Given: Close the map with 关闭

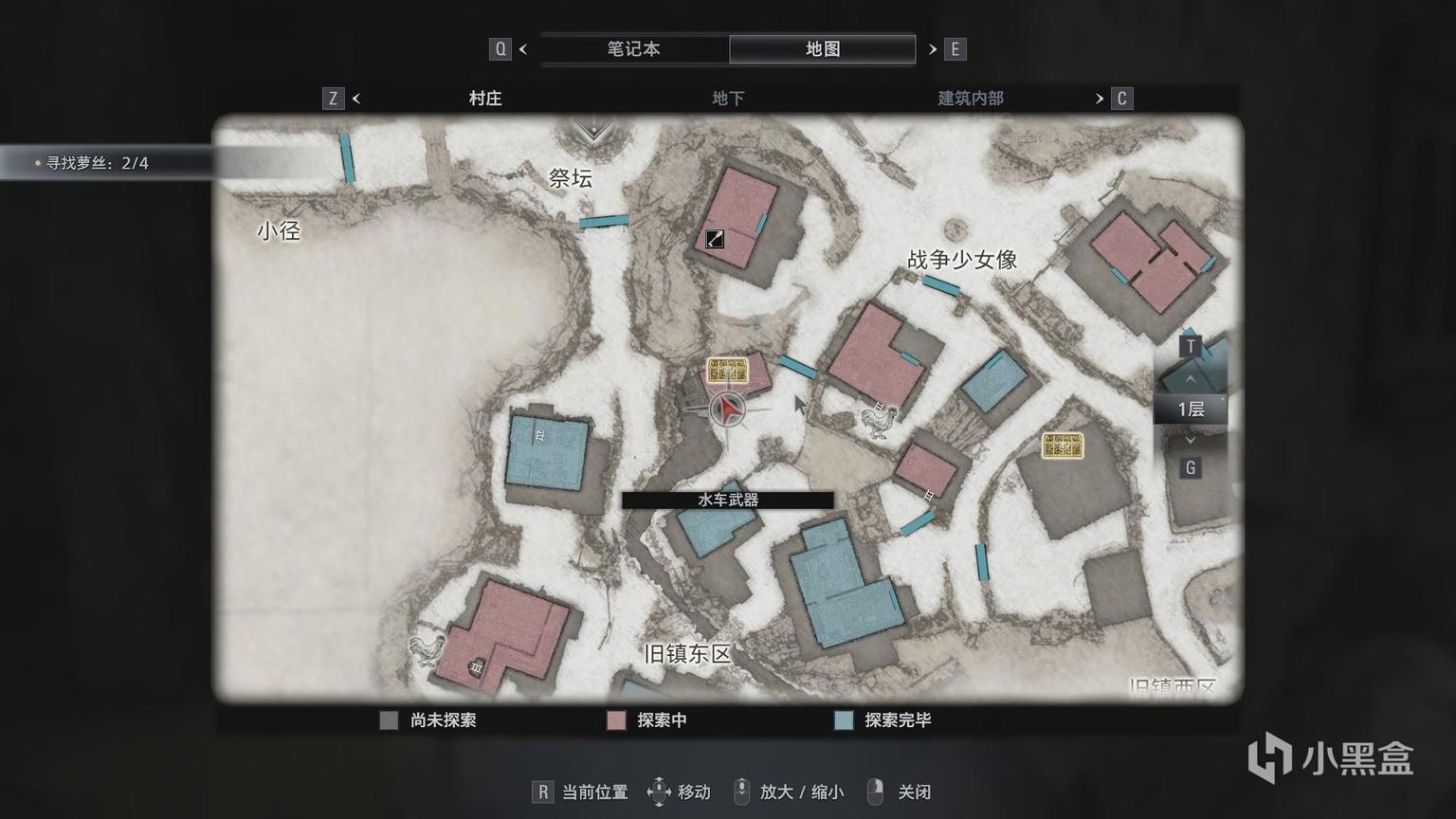Looking at the screenshot, I should pos(901,792).
